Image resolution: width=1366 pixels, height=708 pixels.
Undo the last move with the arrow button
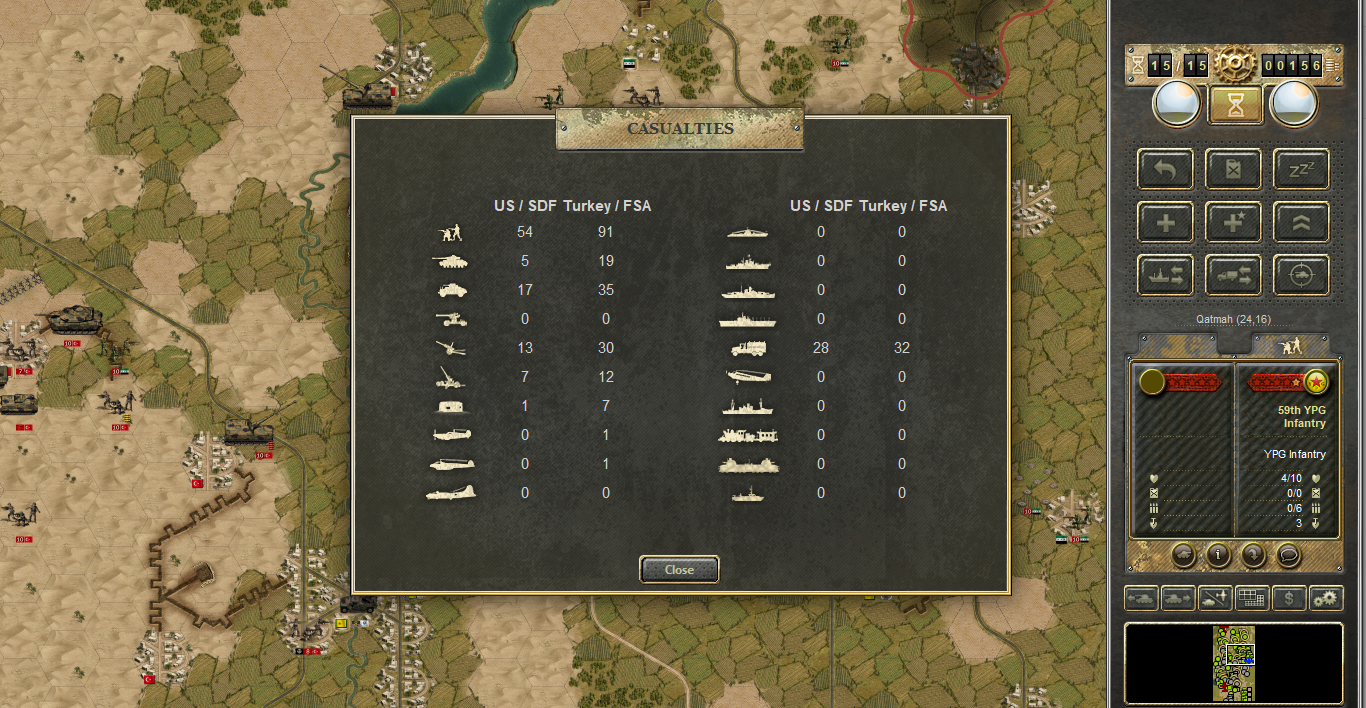(x=1165, y=169)
